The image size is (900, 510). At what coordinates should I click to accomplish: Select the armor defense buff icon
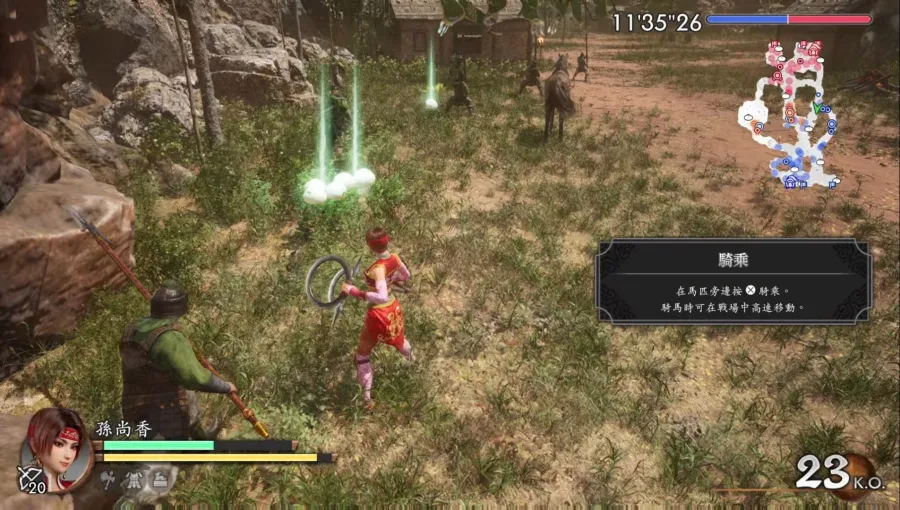(135, 482)
